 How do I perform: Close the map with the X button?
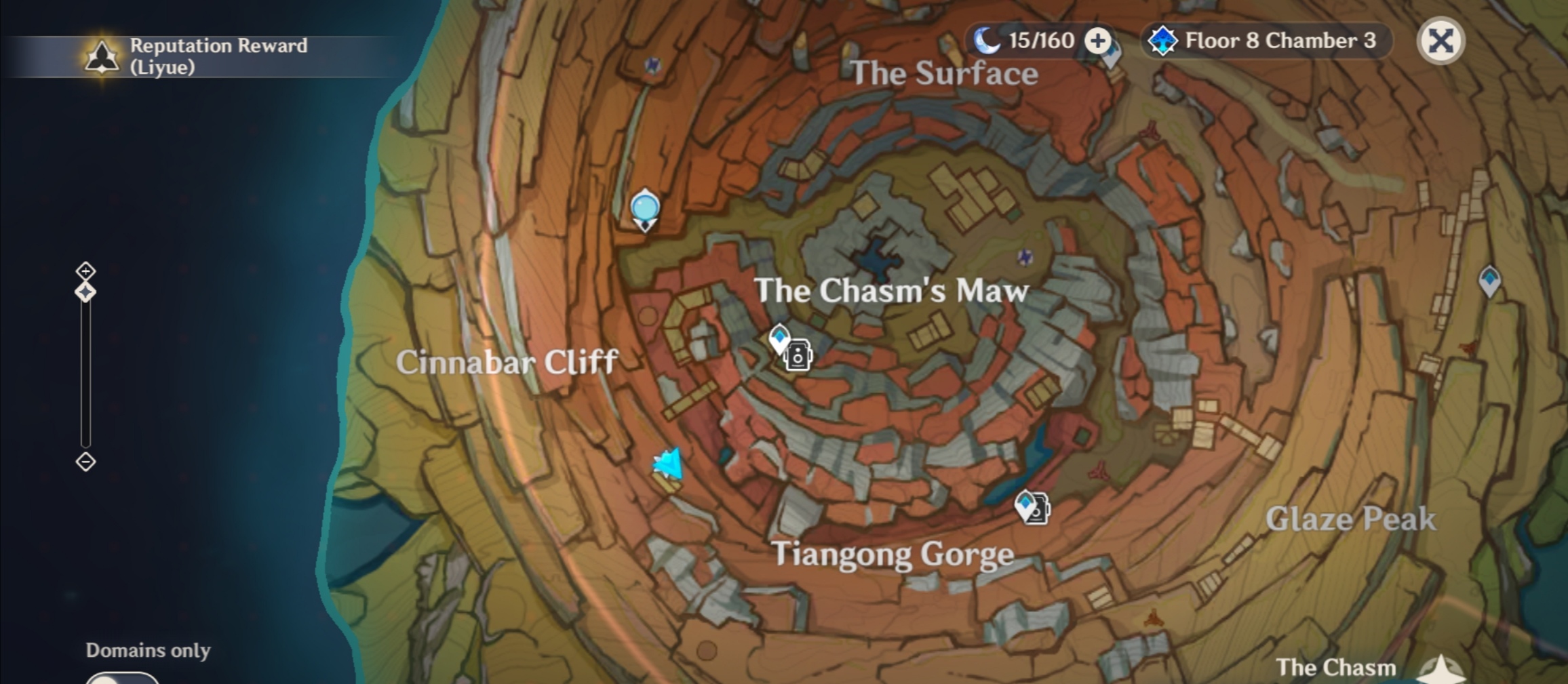point(1440,41)
